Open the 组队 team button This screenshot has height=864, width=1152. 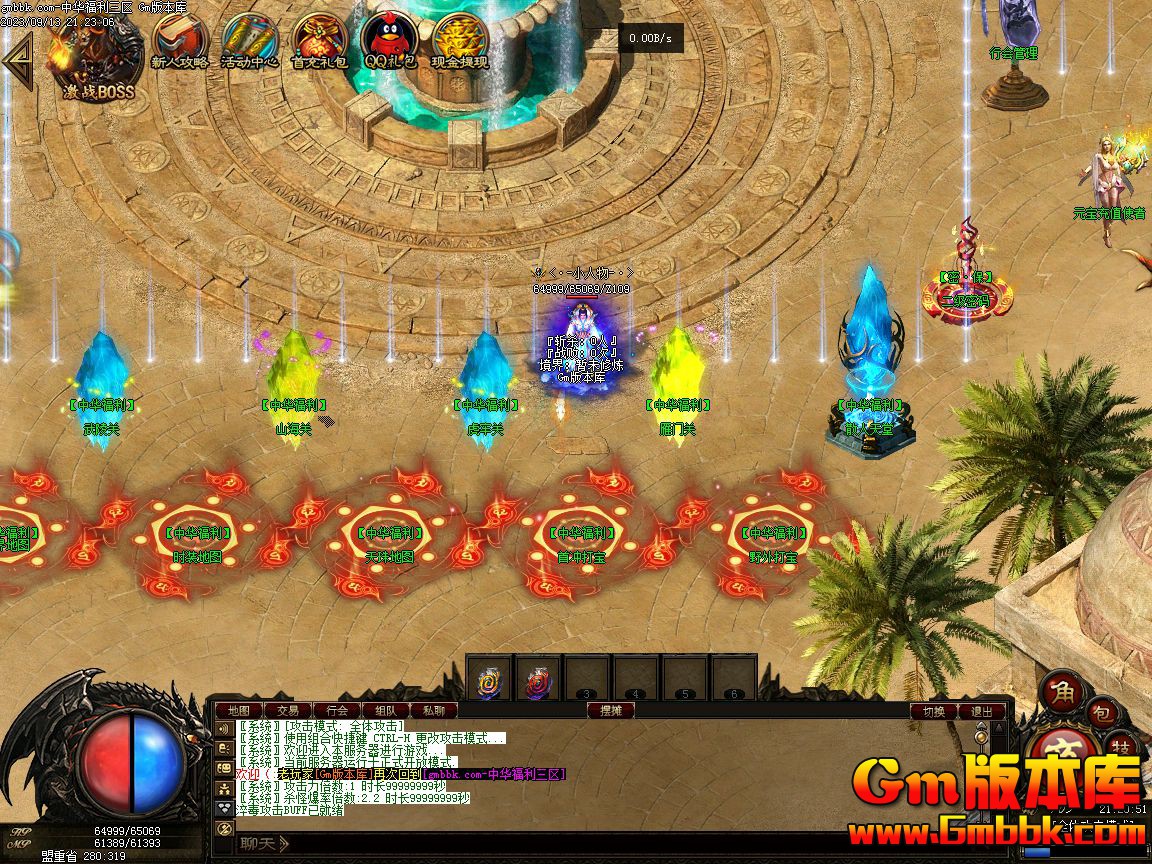pyautogui.click(x=386, y=711)
